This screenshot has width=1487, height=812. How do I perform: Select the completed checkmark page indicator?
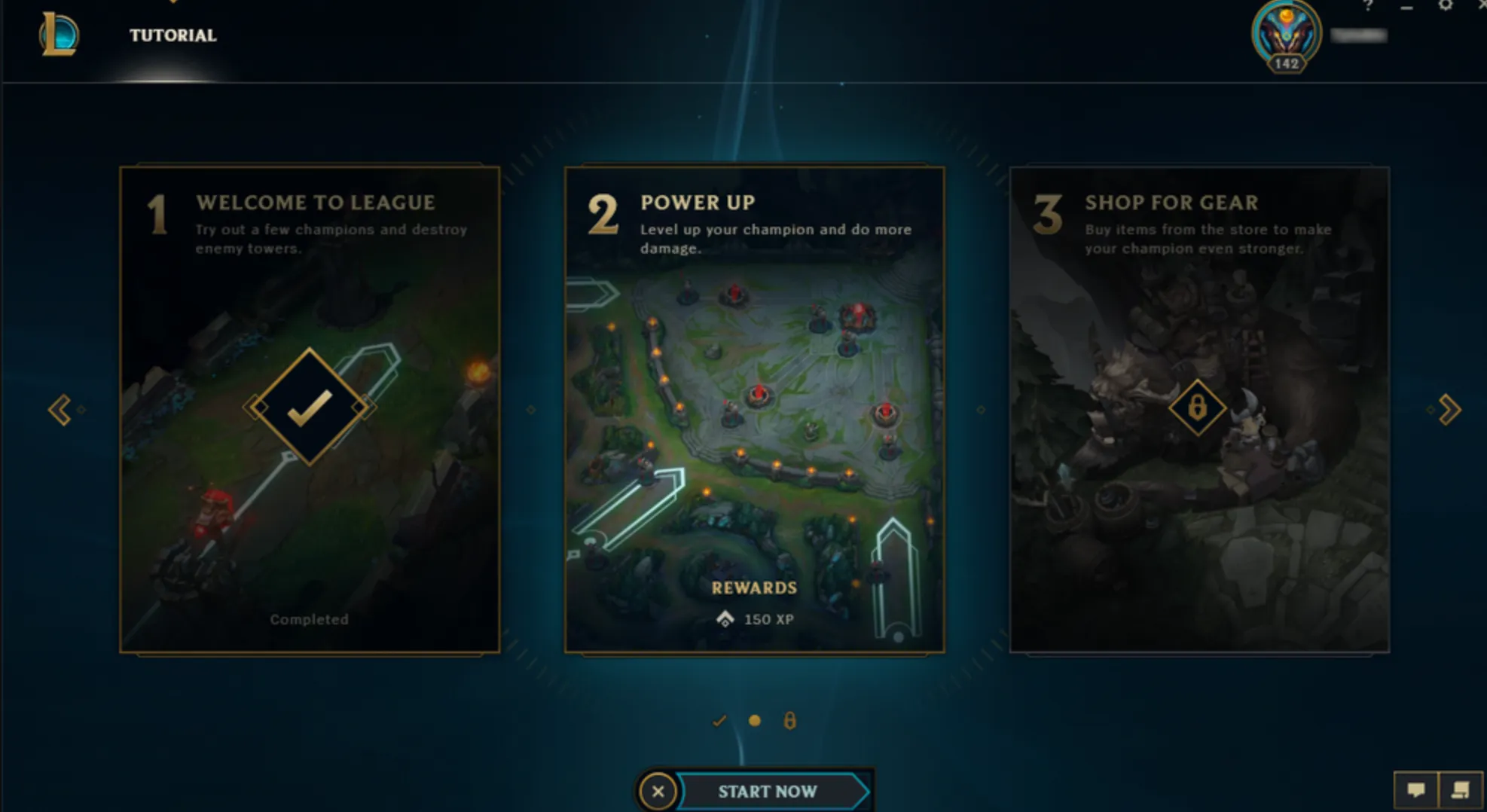coord(718,721)
